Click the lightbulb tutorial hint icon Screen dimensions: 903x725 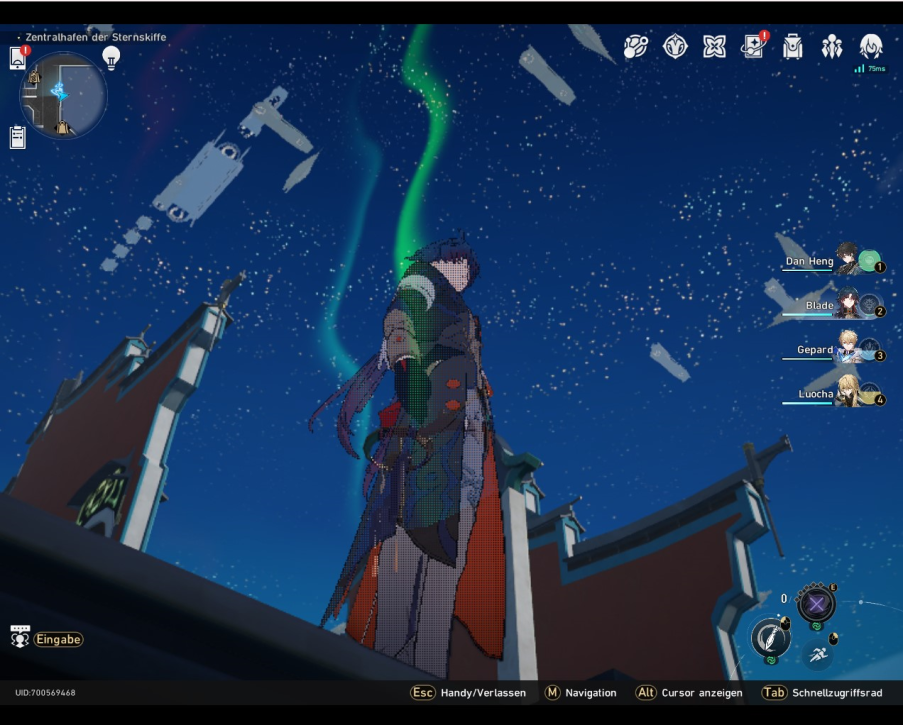(111, 57)
